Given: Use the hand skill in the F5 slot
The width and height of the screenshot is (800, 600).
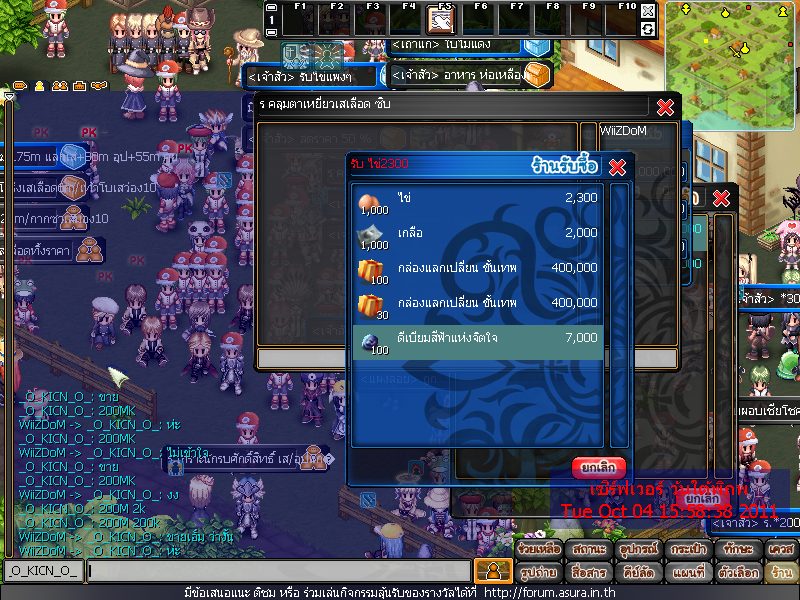Looking at the screenshot, I should point(442,21).
